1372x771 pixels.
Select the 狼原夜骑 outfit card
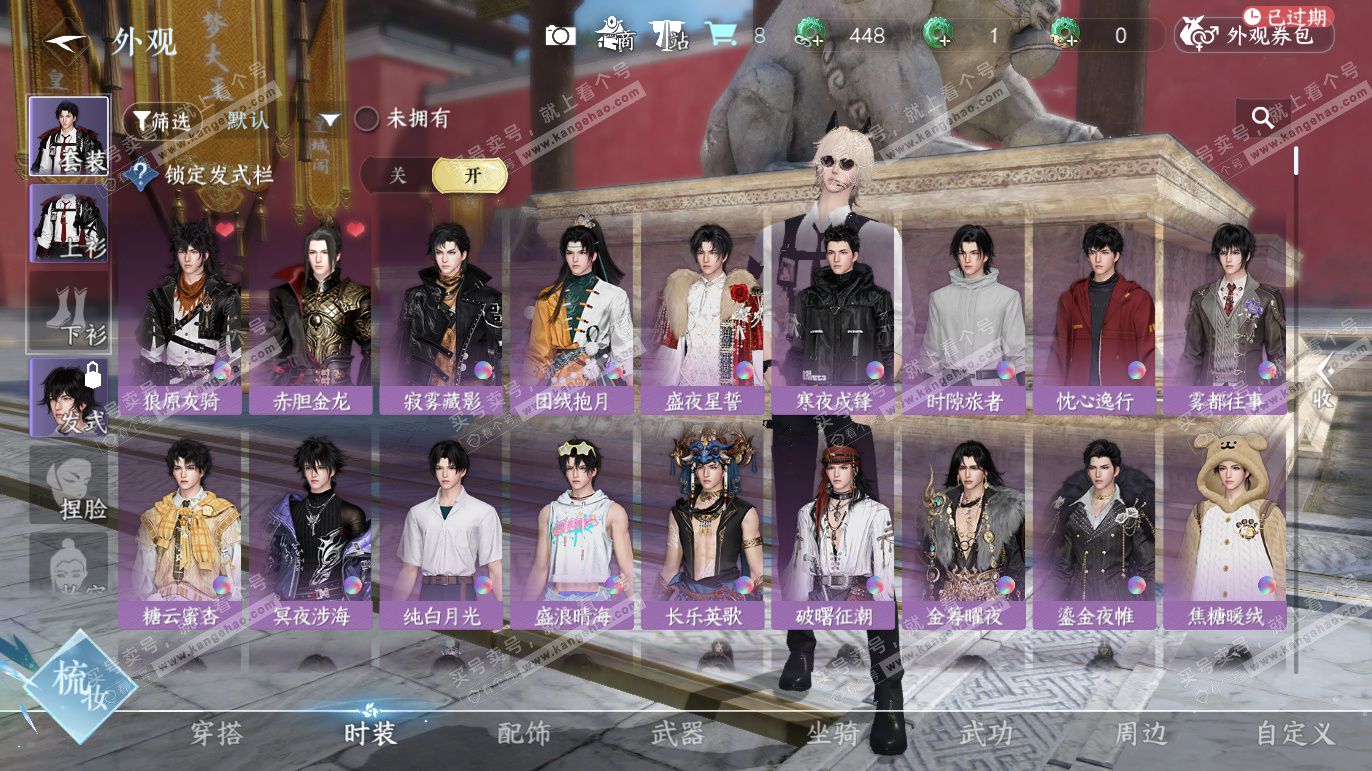click(x=180, y=314)
